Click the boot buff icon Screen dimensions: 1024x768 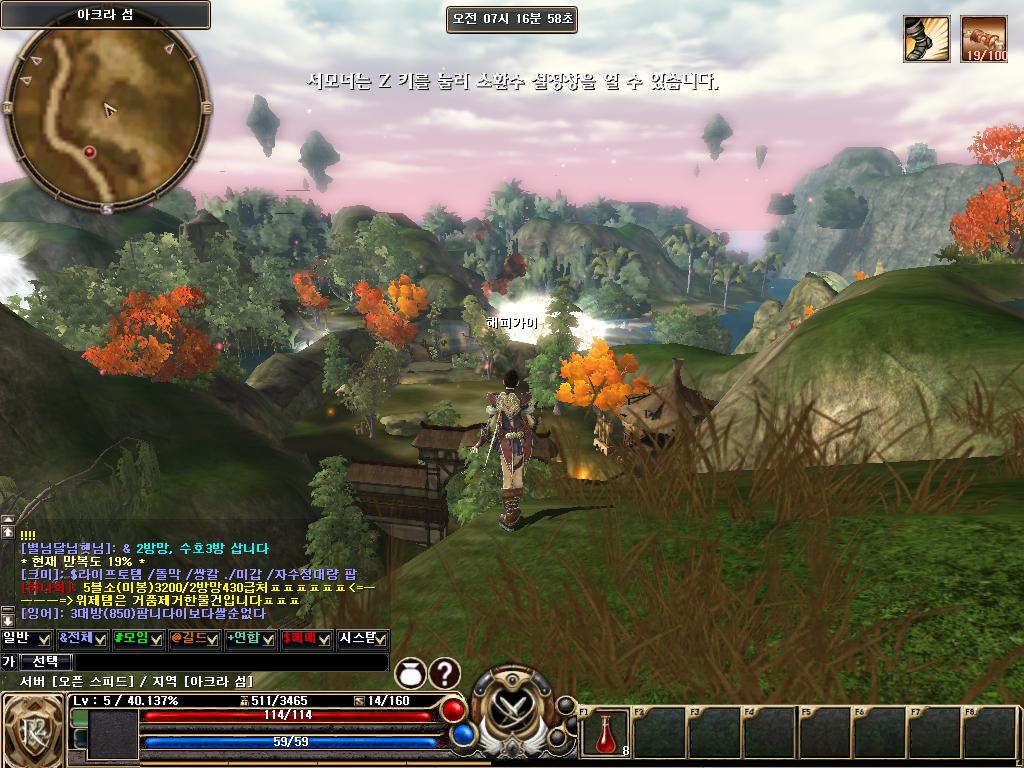[926, 38]
